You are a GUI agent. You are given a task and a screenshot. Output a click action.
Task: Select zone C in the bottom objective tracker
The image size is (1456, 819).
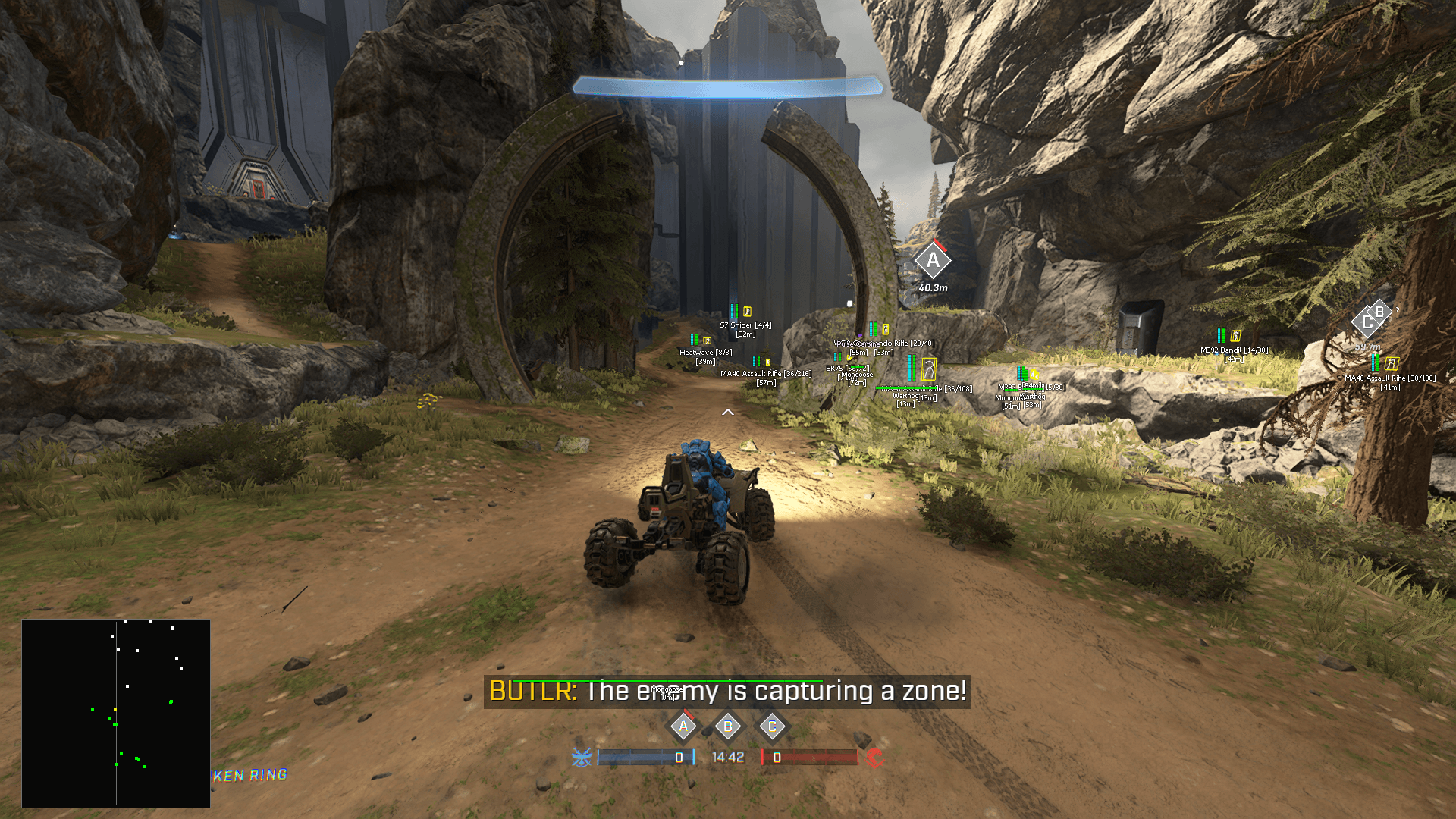[772, 726]
